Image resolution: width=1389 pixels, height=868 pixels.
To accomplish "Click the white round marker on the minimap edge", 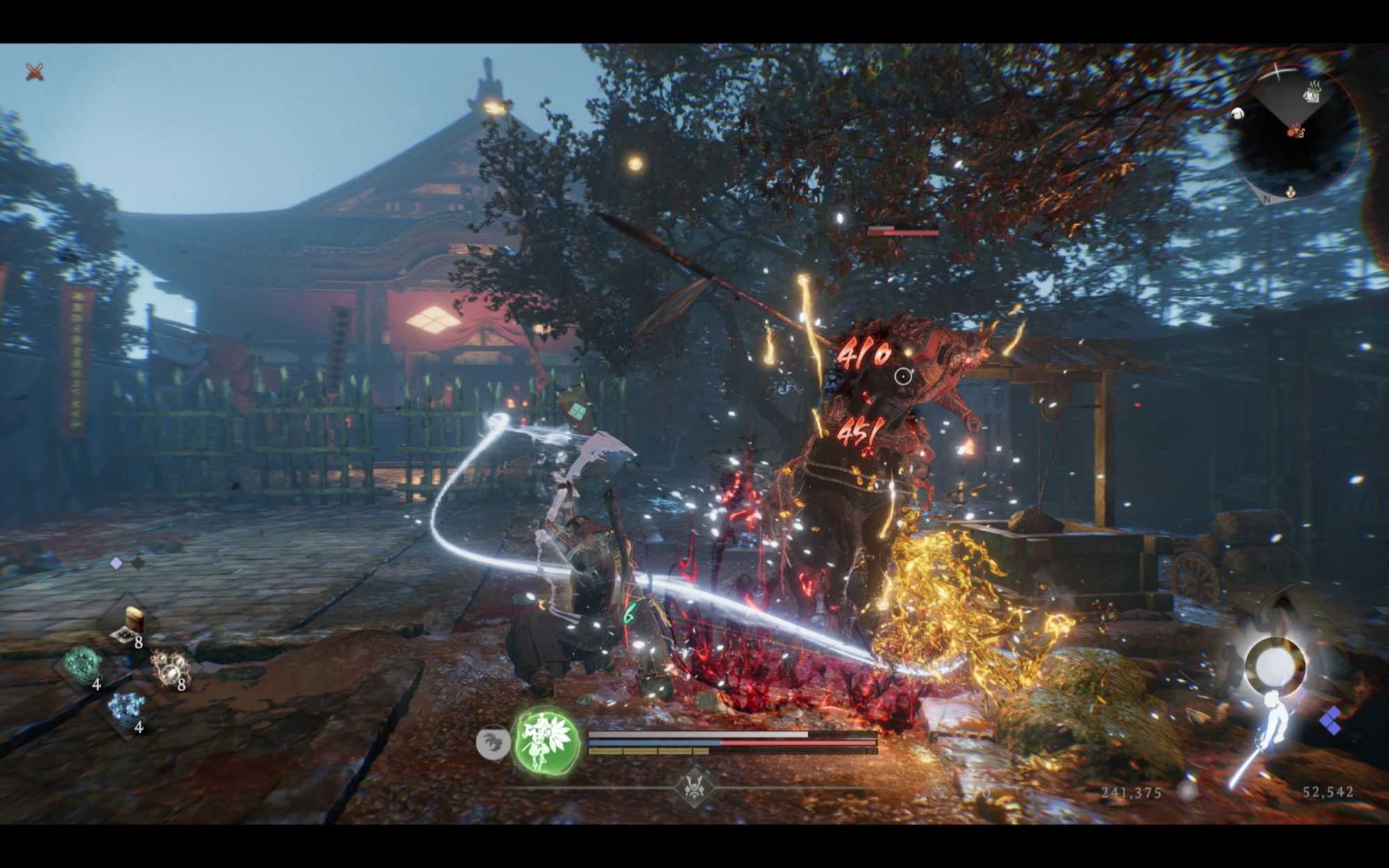I will [x=1237, y=113].
